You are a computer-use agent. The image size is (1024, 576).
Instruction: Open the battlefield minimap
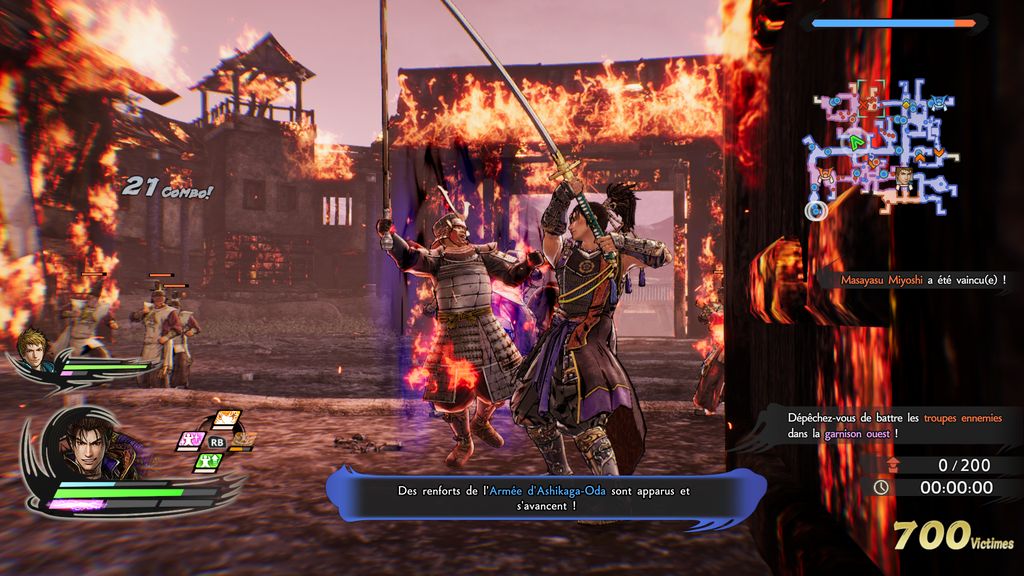pos(881,150)
